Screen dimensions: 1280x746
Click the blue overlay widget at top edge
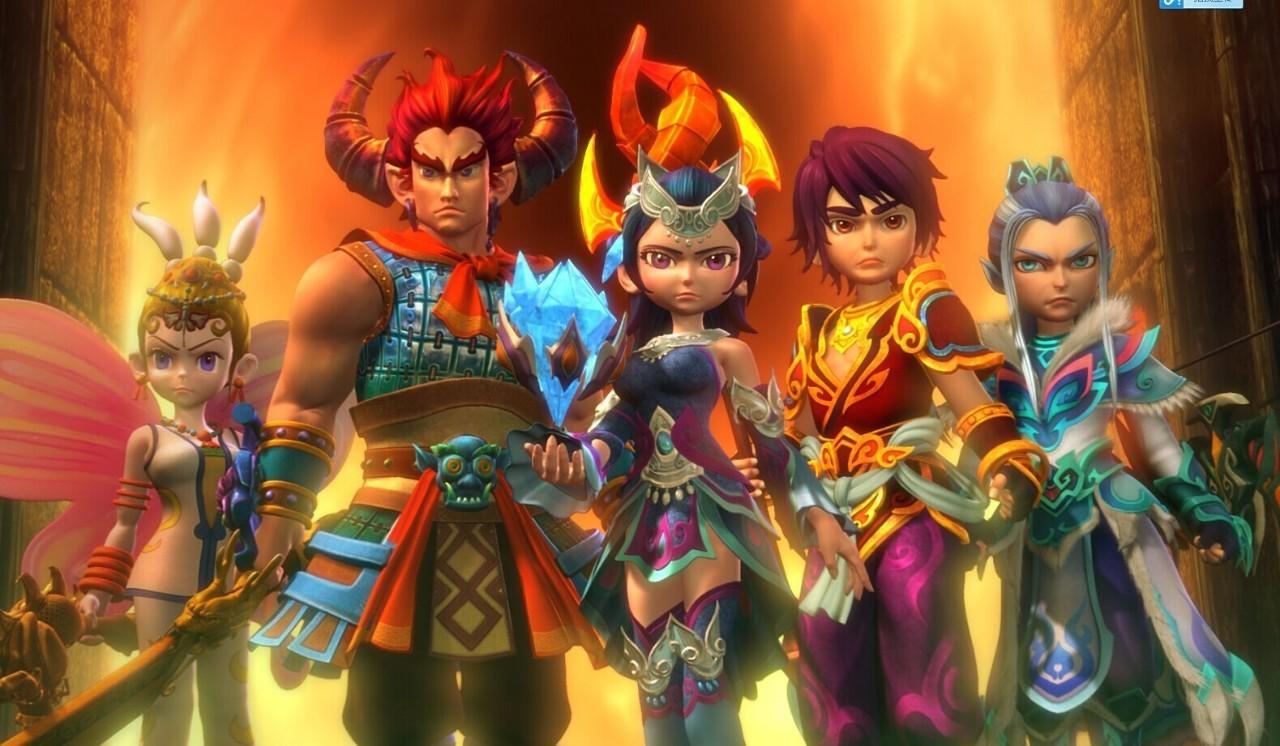pyautogui.click(x=1200, y=4)
